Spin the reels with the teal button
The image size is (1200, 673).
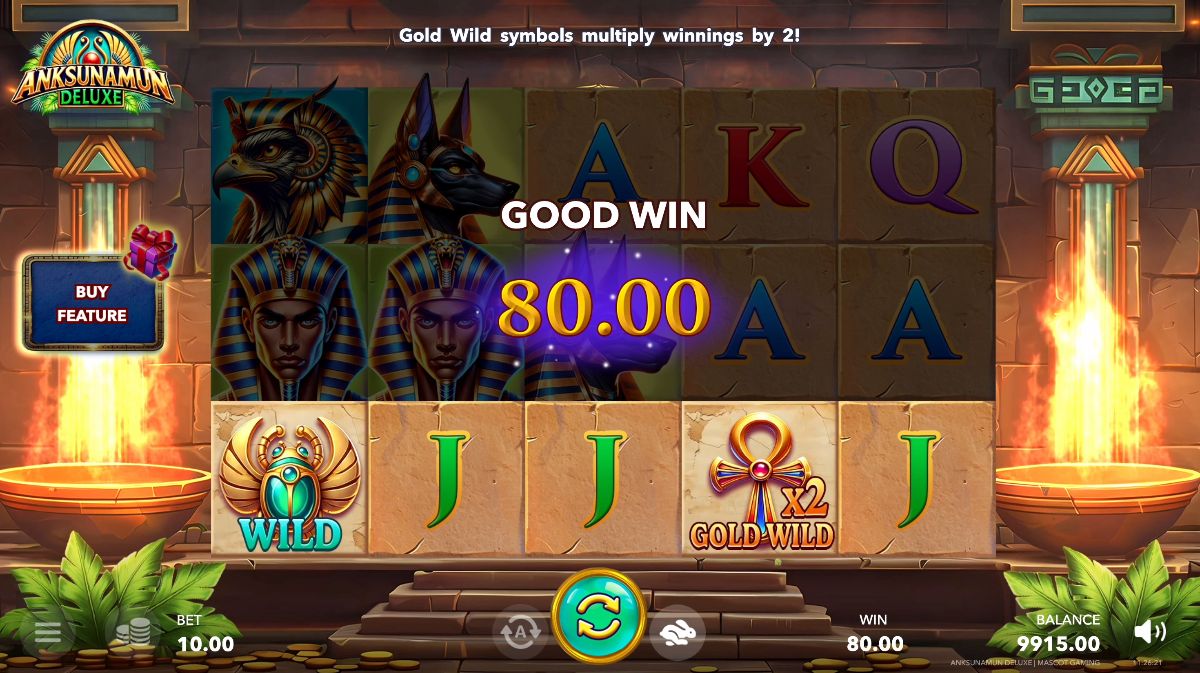598,615
